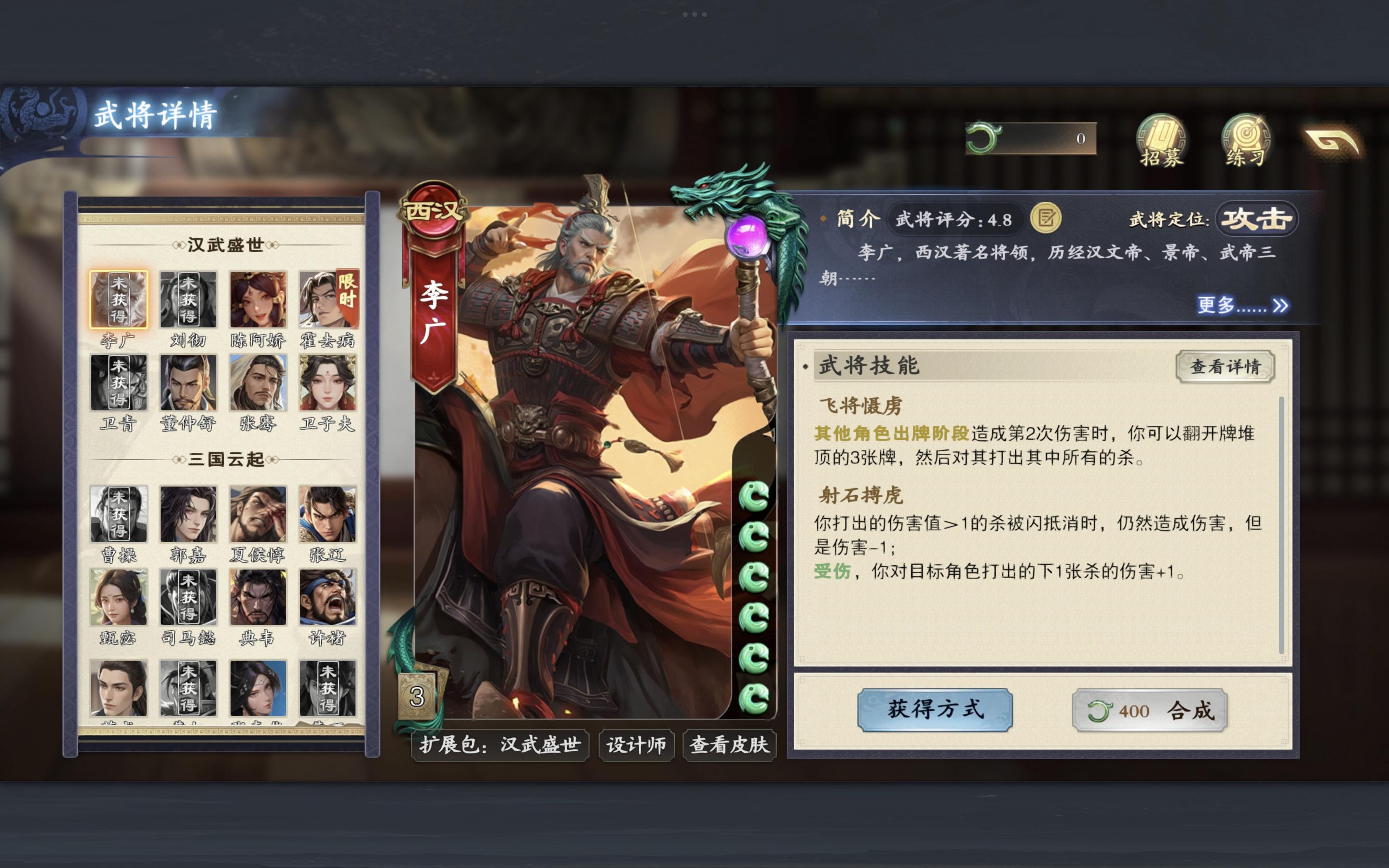Open 查看皮肤 to view skins
The height and width of the screenshot is (868, 1389).
coord(730,745)
